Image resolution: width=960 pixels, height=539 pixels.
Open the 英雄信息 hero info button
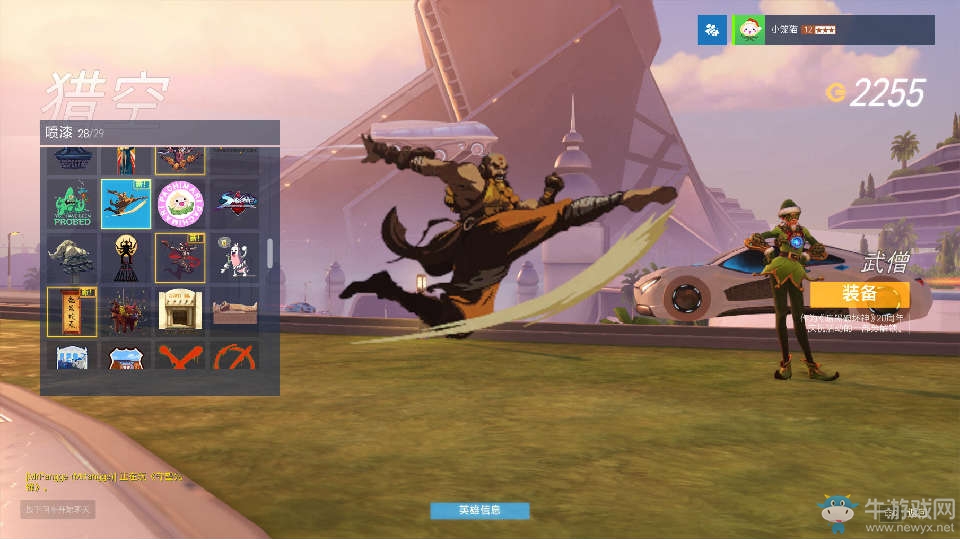click(479, 510)
